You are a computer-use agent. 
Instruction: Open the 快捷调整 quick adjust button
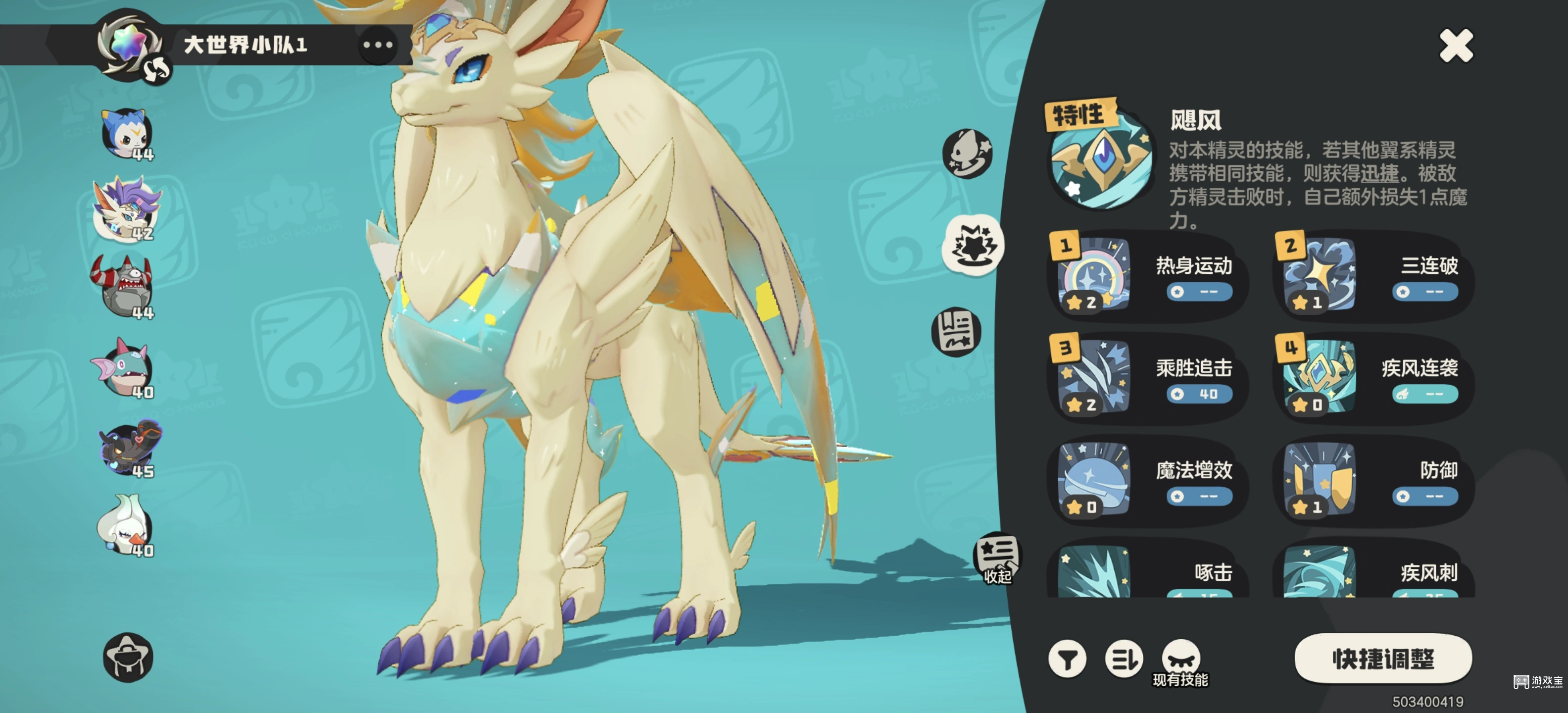click(x=1382, y=659)
